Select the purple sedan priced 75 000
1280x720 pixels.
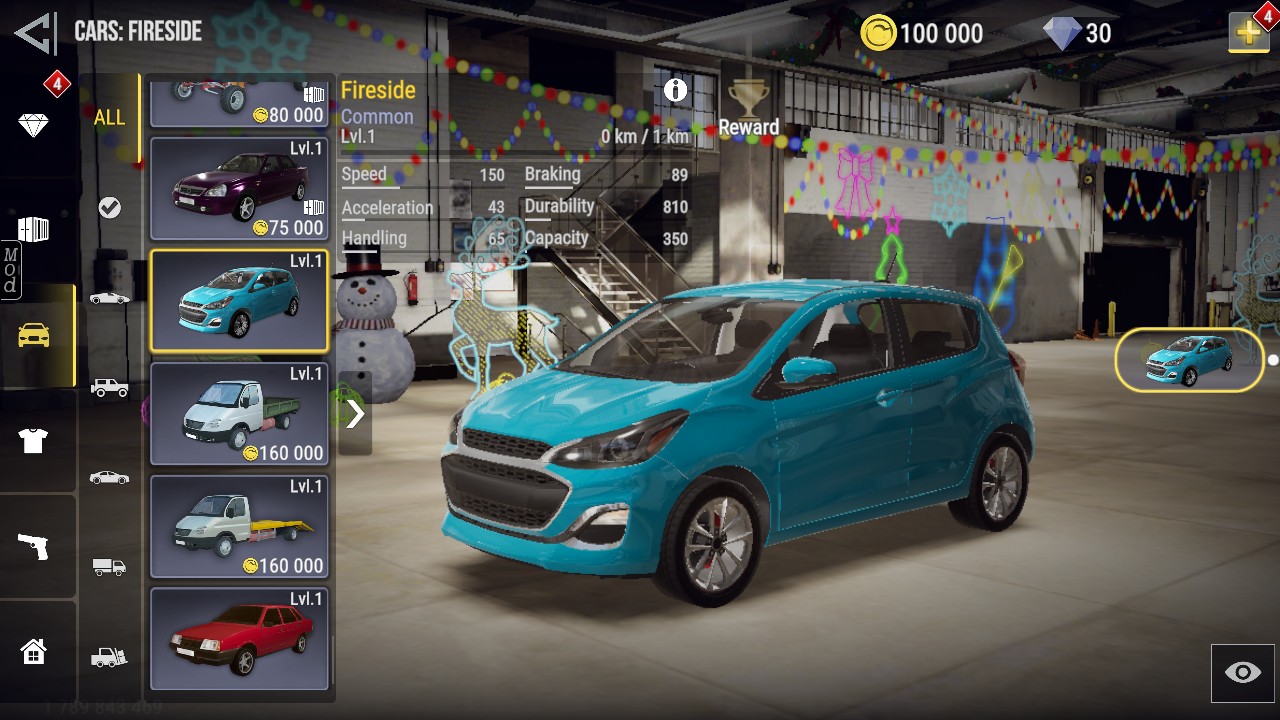pos(239,189)
